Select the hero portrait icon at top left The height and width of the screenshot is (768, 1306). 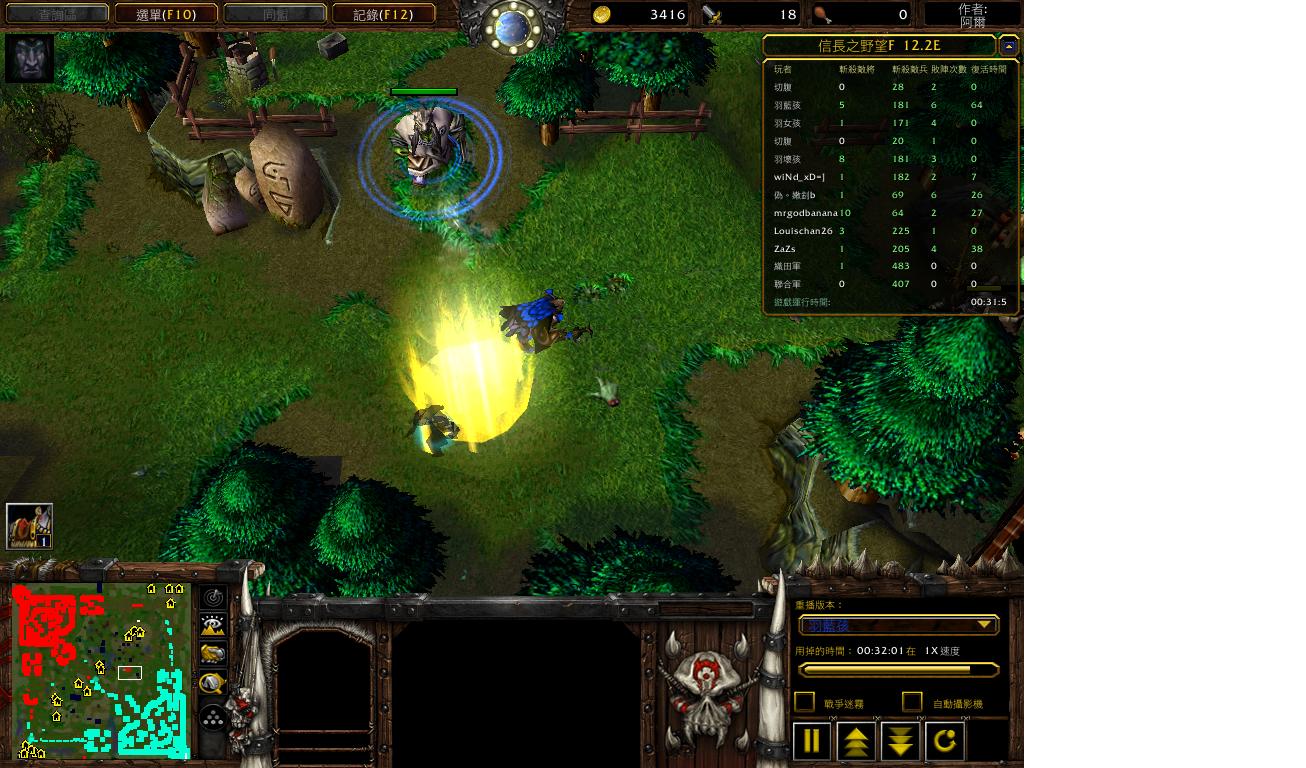(x=29, y=58)
